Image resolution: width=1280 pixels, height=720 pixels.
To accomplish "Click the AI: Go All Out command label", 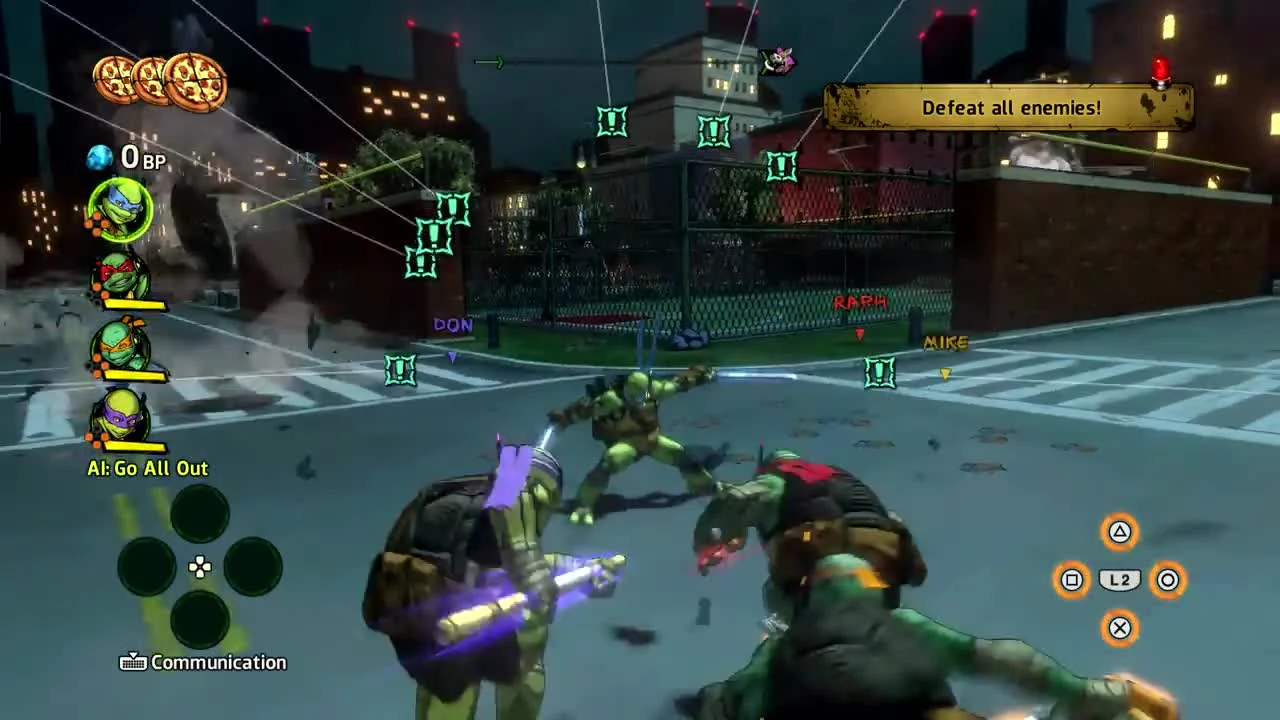I will [147, 468].
